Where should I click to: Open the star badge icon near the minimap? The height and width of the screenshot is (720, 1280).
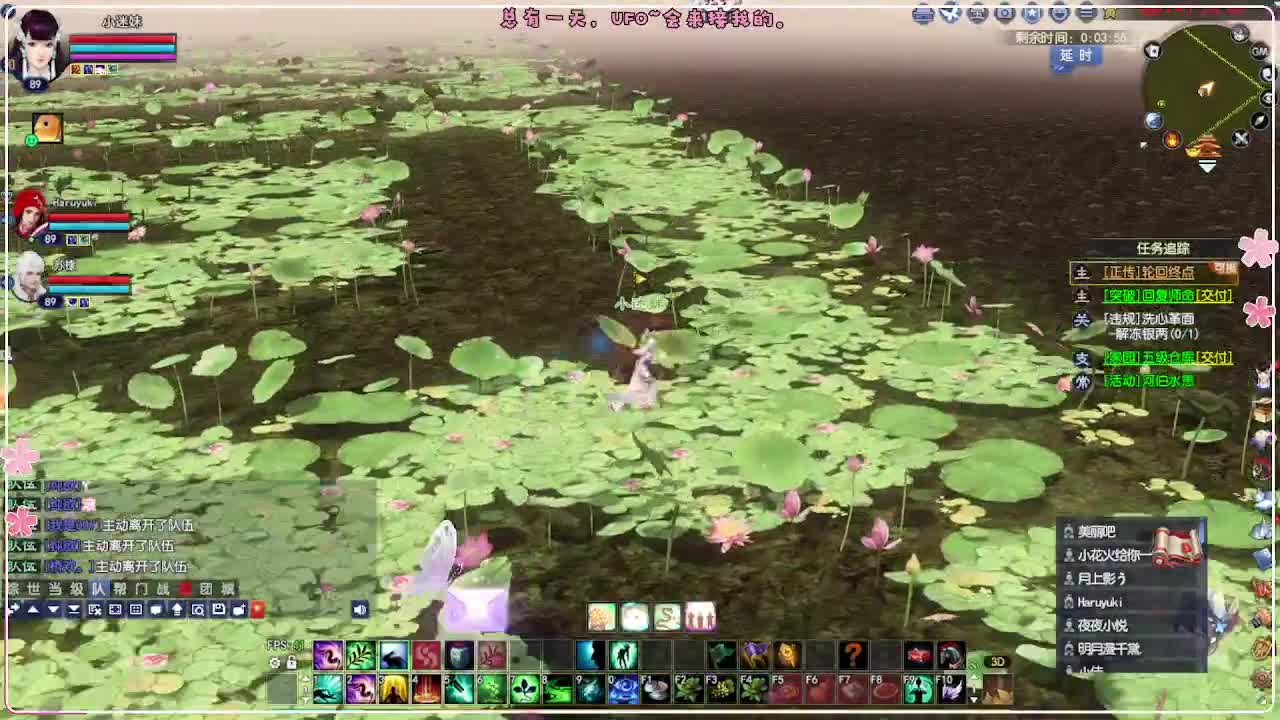click(x=1032, y=13)
